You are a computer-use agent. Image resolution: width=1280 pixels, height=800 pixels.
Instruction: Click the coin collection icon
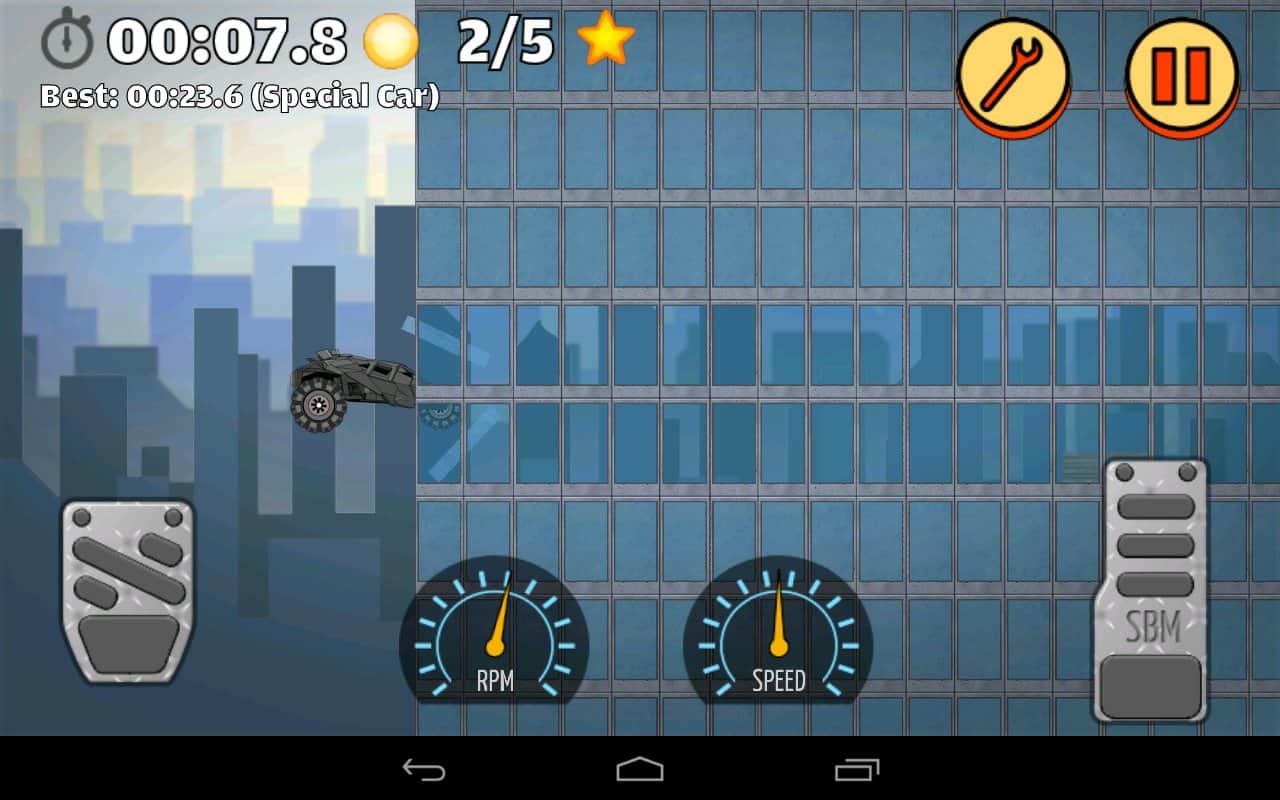coord(390,42)
